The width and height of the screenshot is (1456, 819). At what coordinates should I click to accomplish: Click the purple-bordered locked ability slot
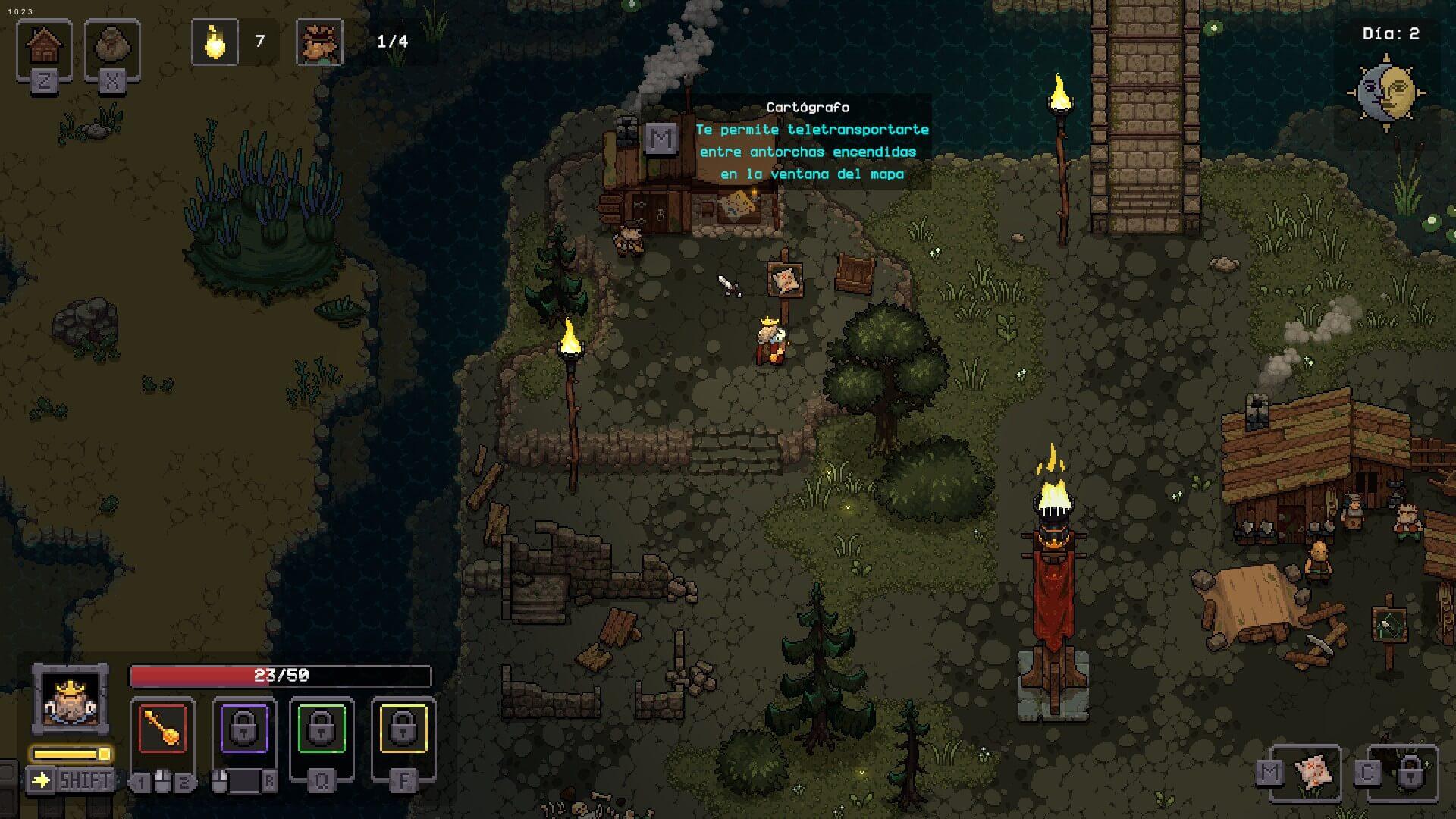(x=243, y=729)
